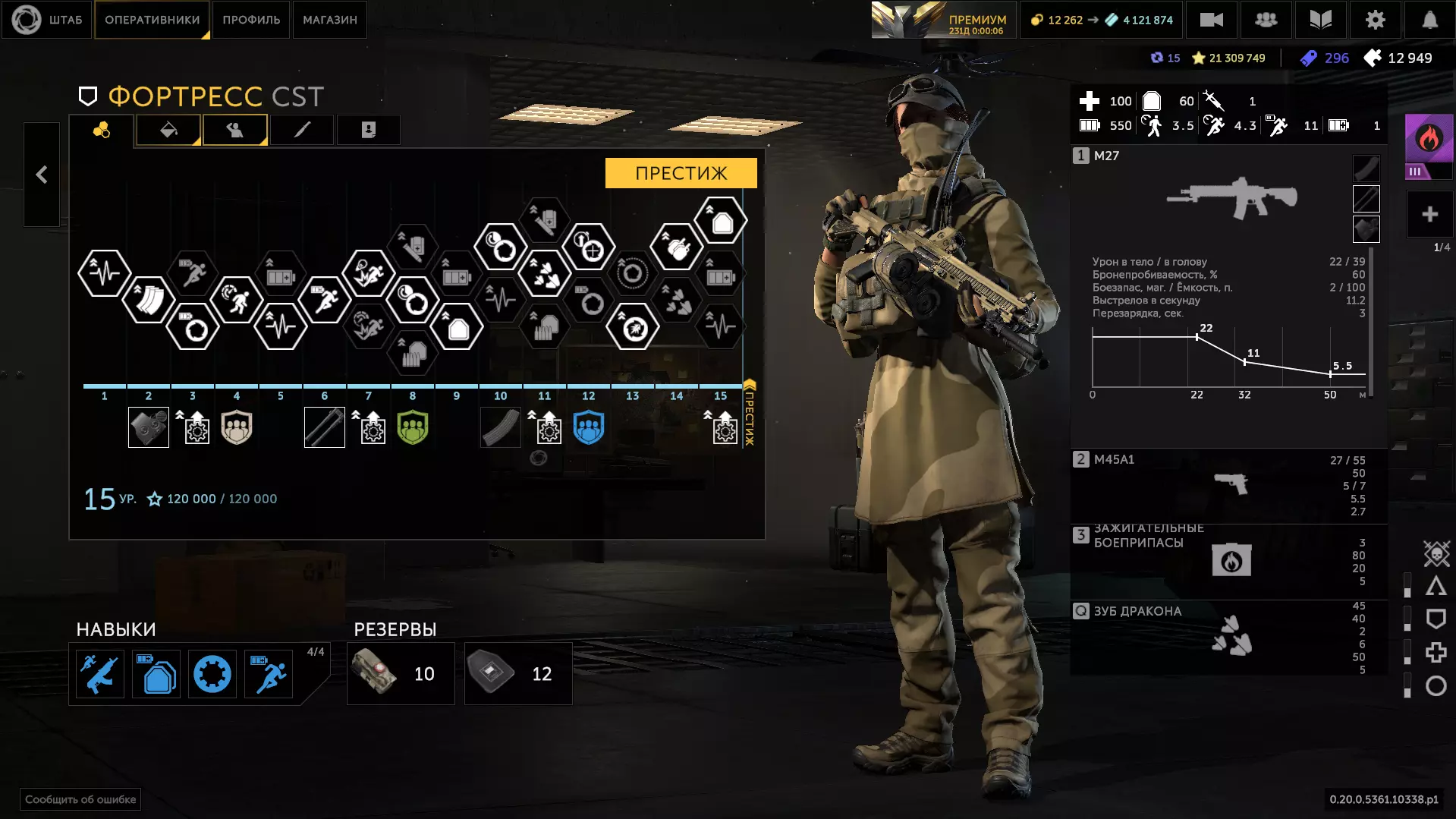The height and width of the screenshot is (819, 1456).
Task: Open the ПРОФИЛЬ menu
Action: coord(251,20)
